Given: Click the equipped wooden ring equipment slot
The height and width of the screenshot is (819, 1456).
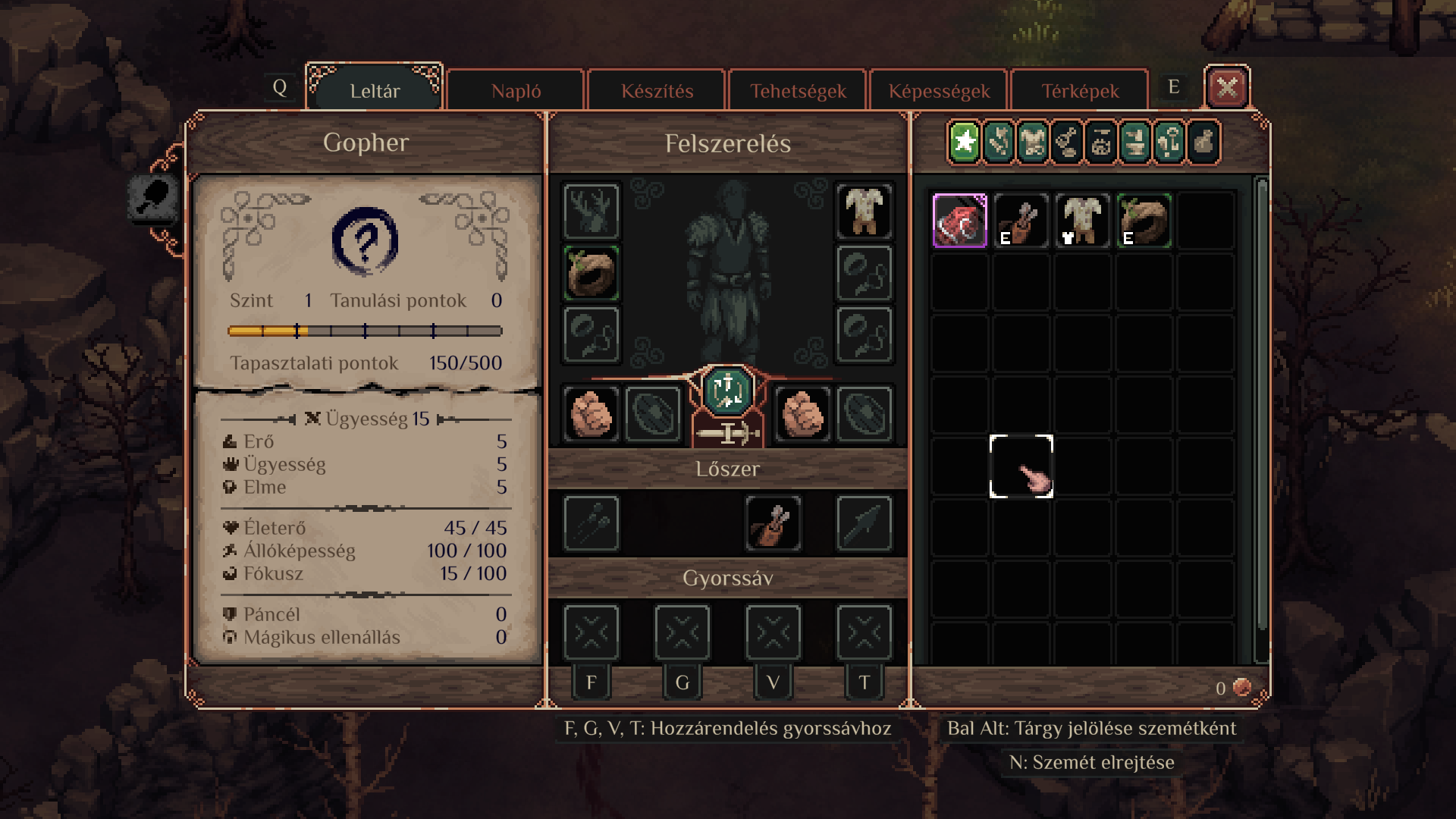Looking at the screenshot, I should pyautogui.click(x=591, y=273).
